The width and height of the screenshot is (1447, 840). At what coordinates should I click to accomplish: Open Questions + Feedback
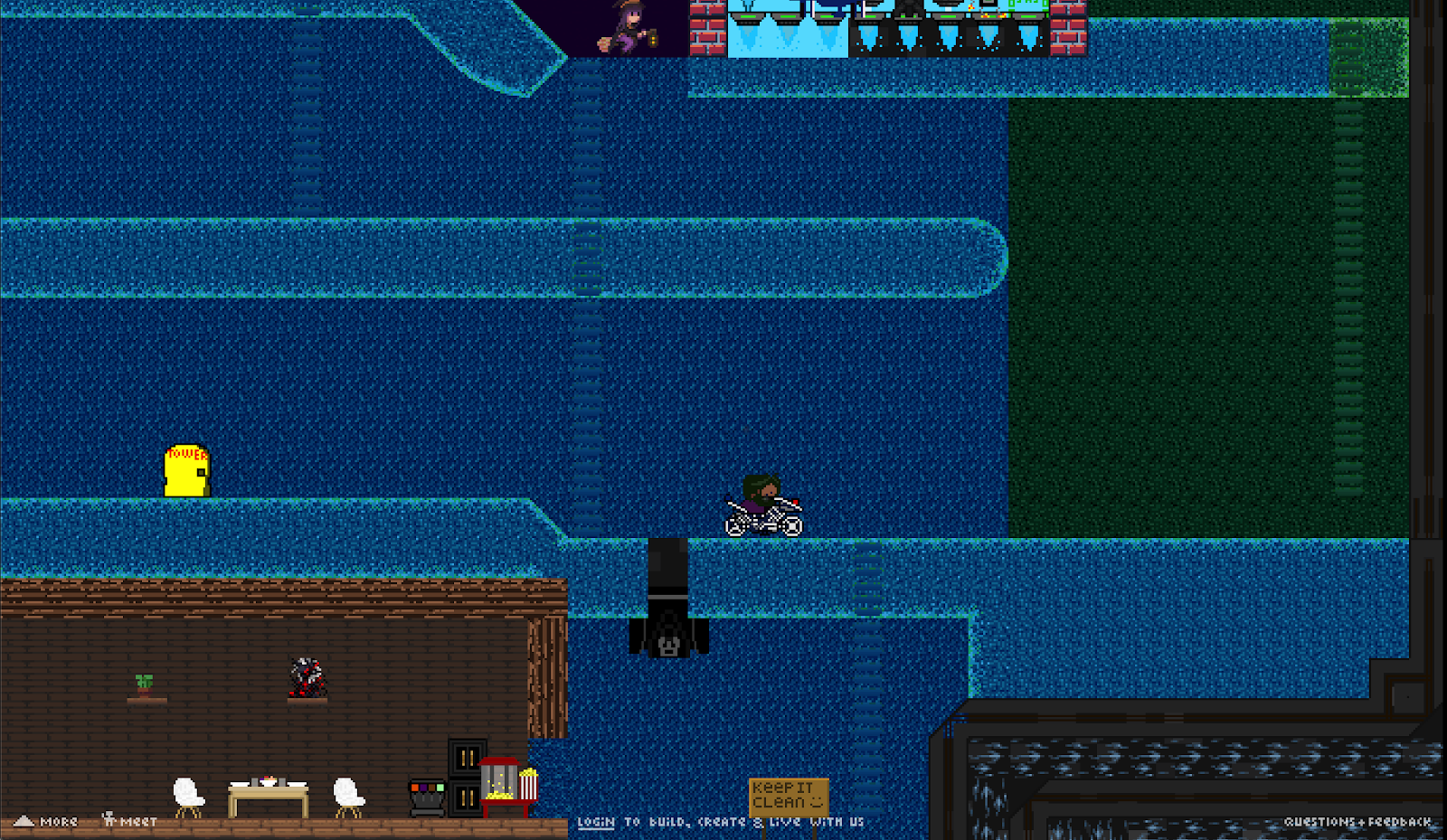click(x=1357, y=822)
